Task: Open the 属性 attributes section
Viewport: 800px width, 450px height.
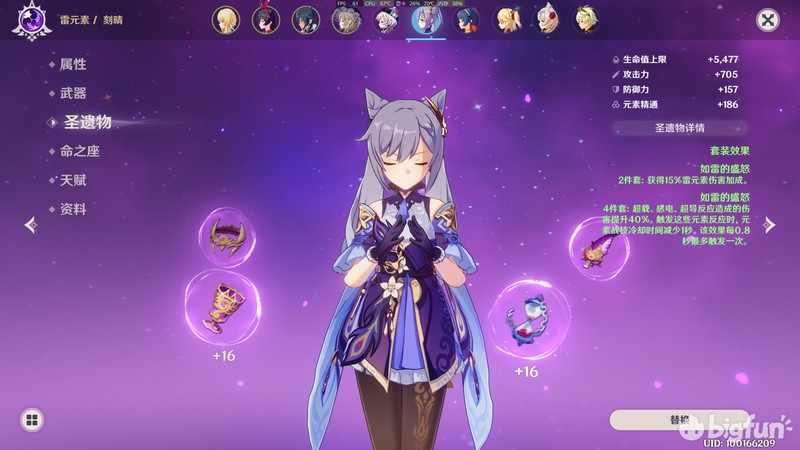Action: (x=73, y=64)
